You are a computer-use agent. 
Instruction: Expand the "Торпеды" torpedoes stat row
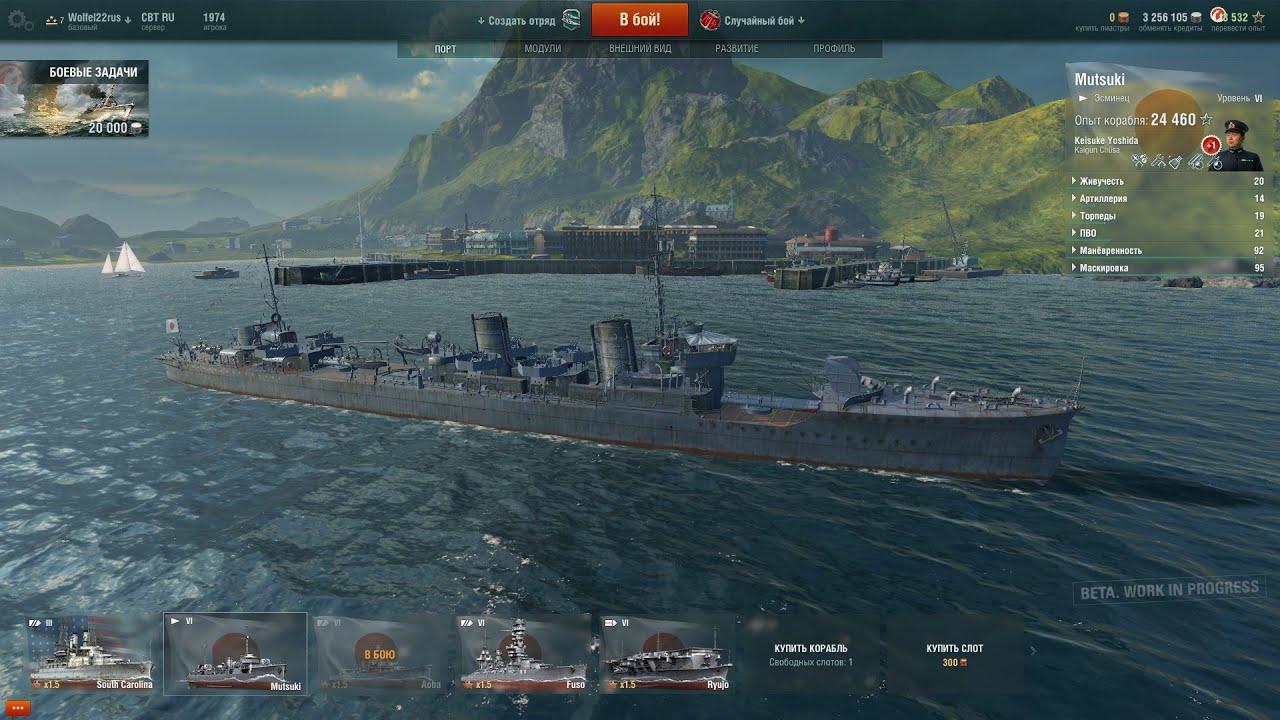click(x=1097, y=216)
